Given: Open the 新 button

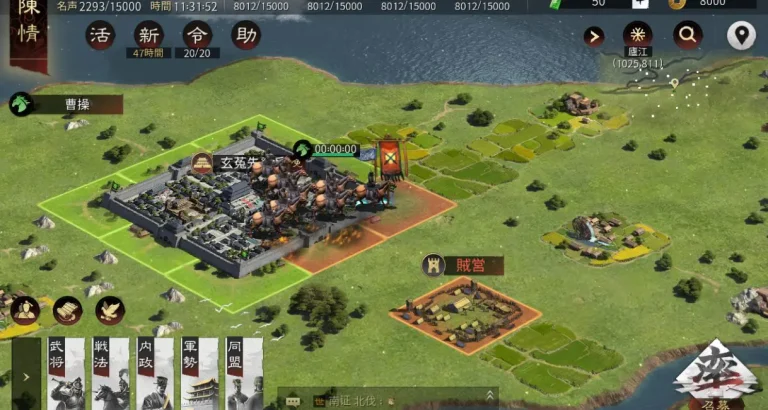Looking at the screenshot, I should 149,36.
